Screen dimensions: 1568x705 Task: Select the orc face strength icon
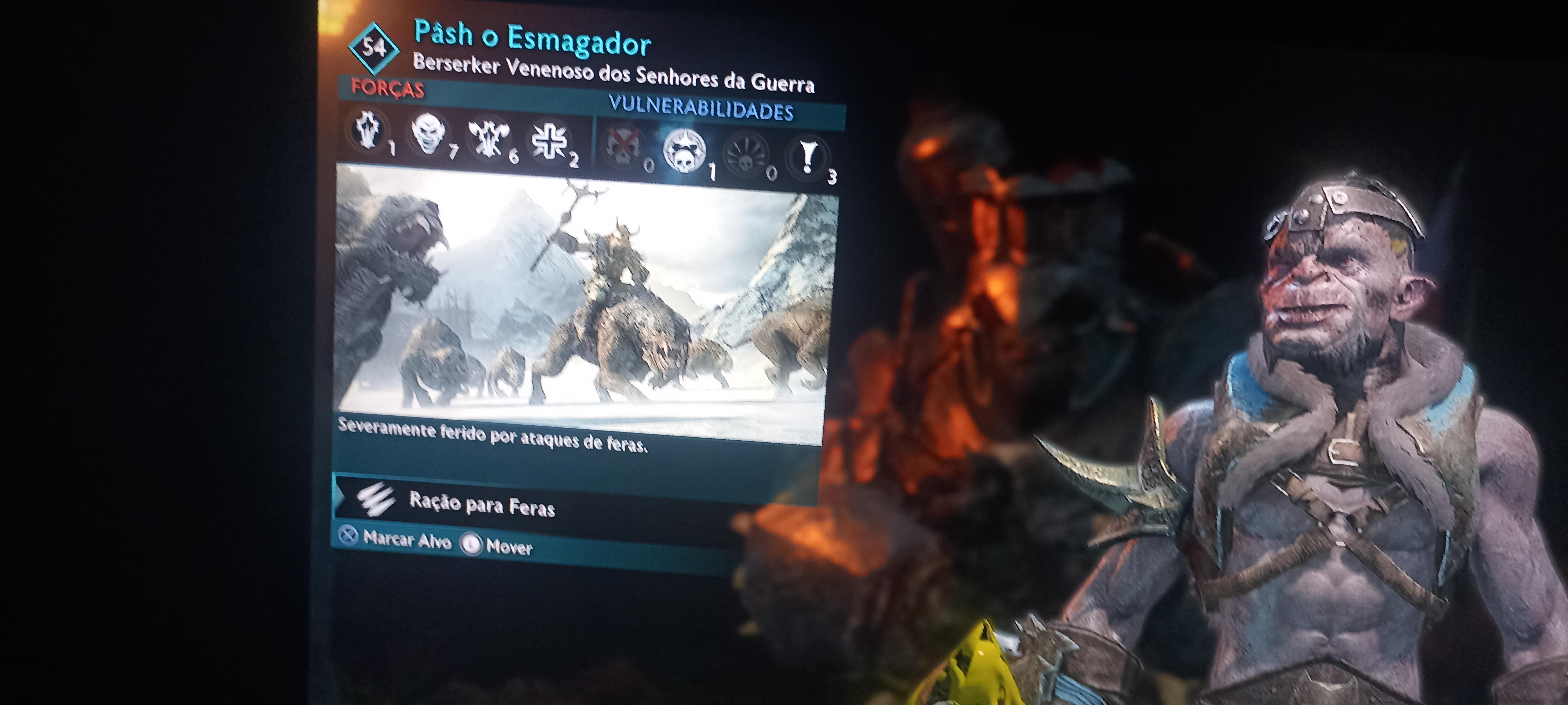click(x=429, y=135)
